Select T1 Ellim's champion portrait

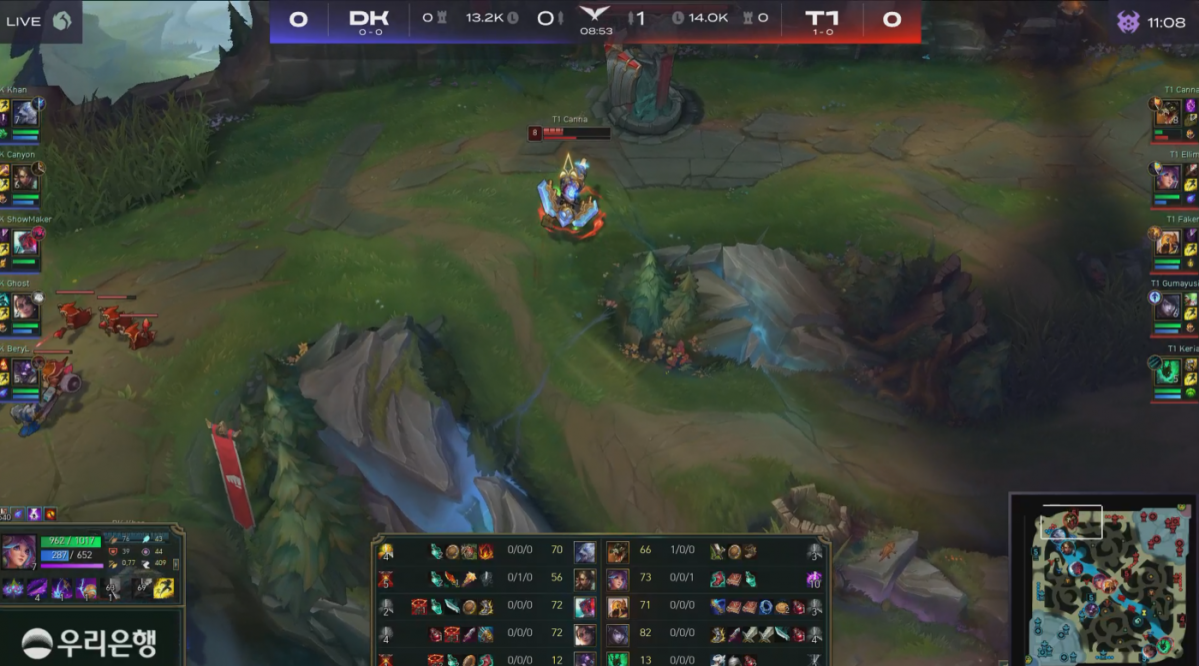coord(1167,177)
